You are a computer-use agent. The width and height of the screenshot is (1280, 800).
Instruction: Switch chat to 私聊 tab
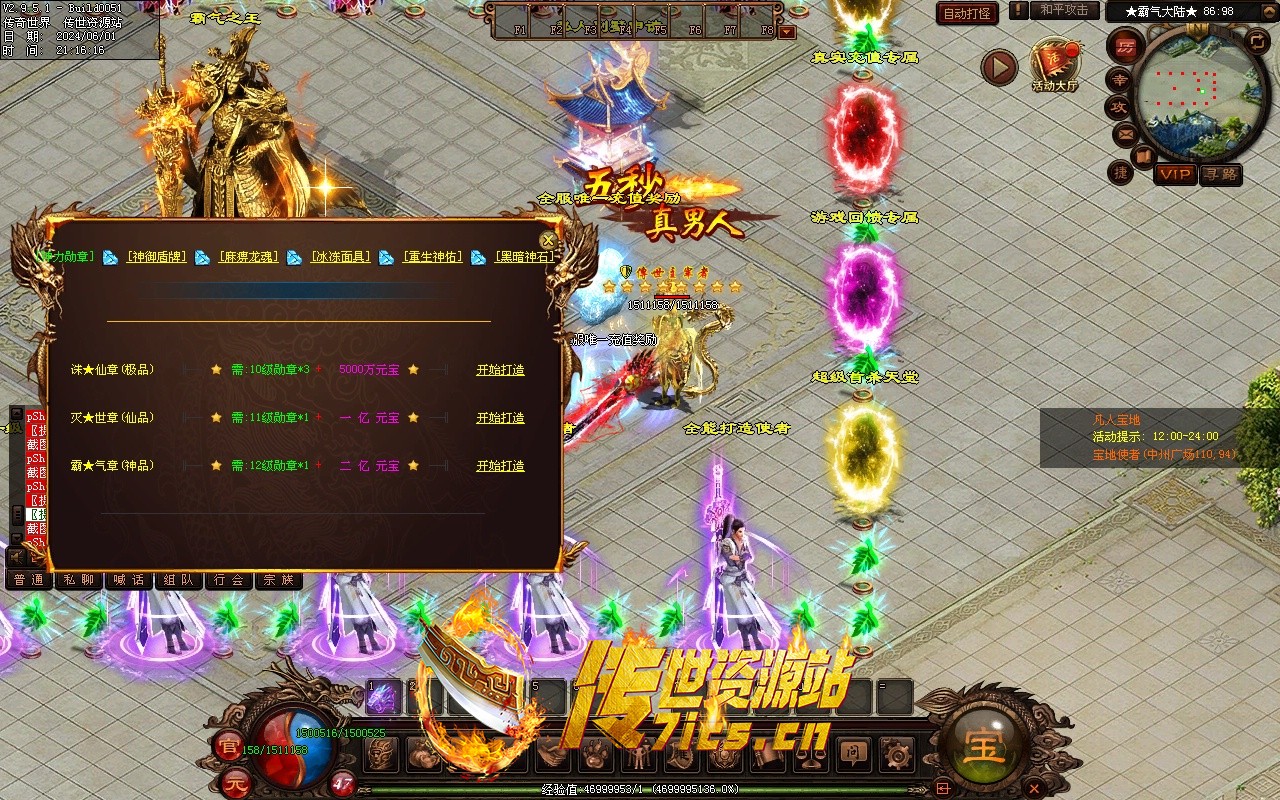[79, 580]
